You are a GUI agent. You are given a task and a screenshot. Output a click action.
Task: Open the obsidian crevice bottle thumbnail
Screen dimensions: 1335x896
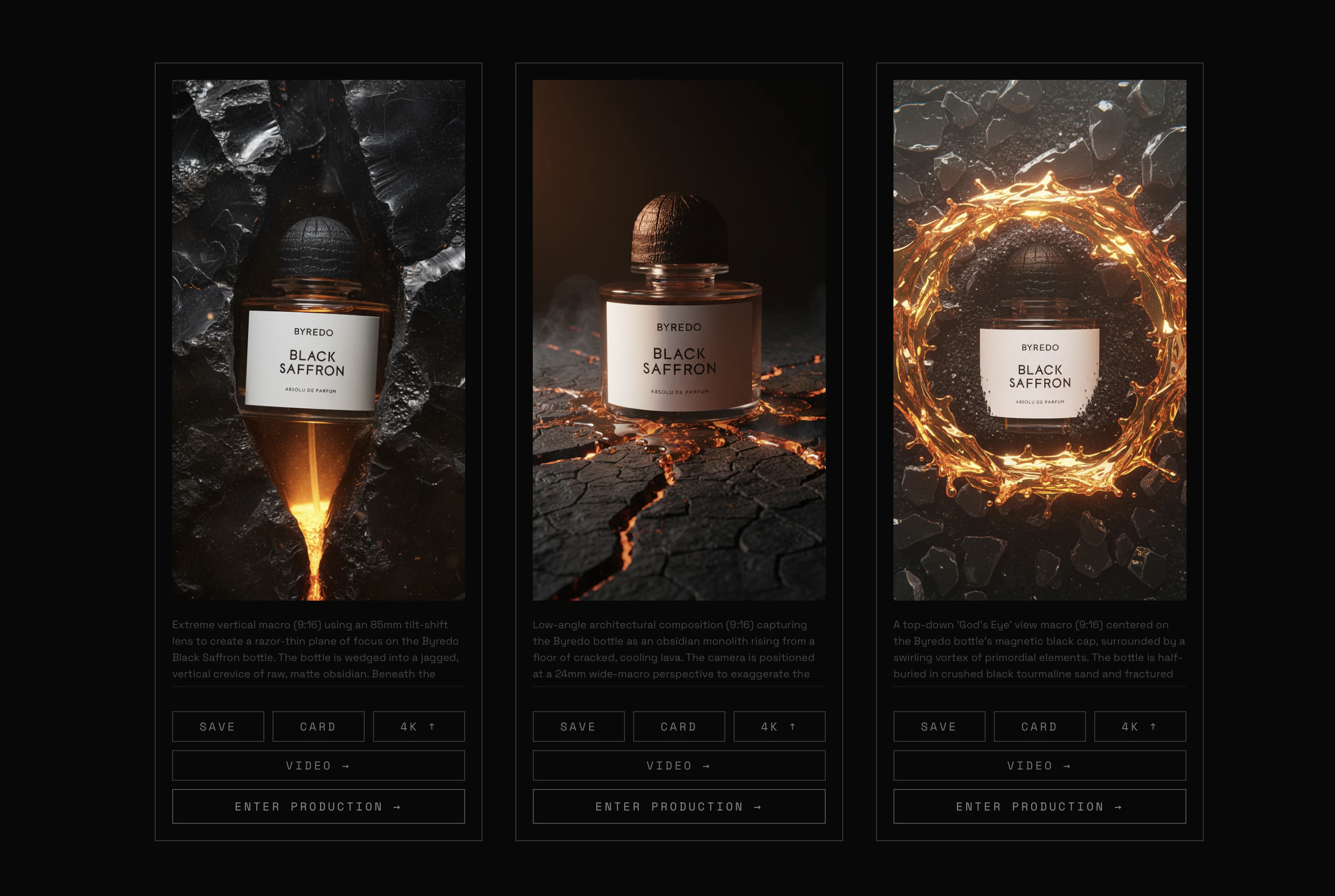(x=318, y=339)
